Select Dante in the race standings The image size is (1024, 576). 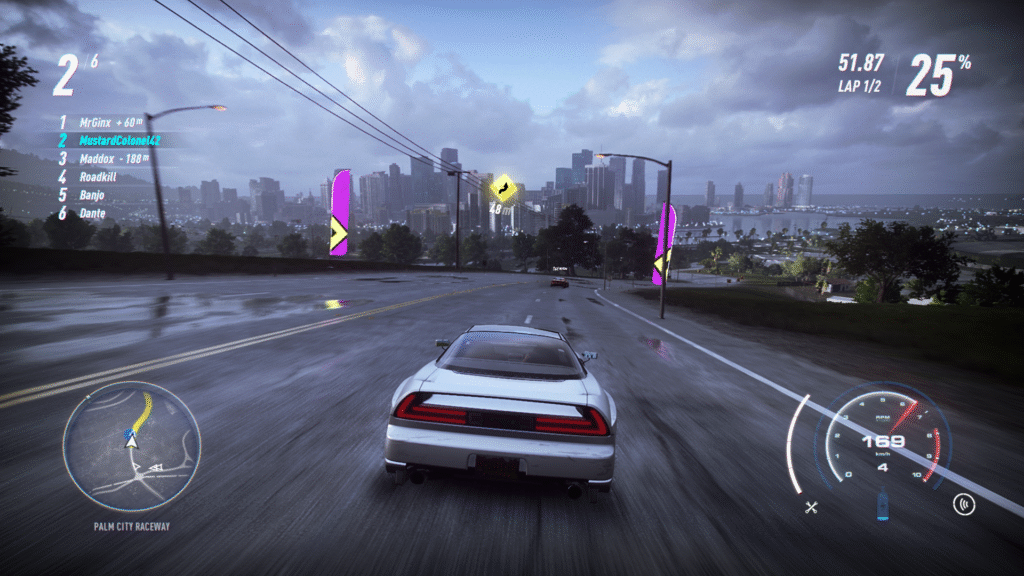pos(92,213)
